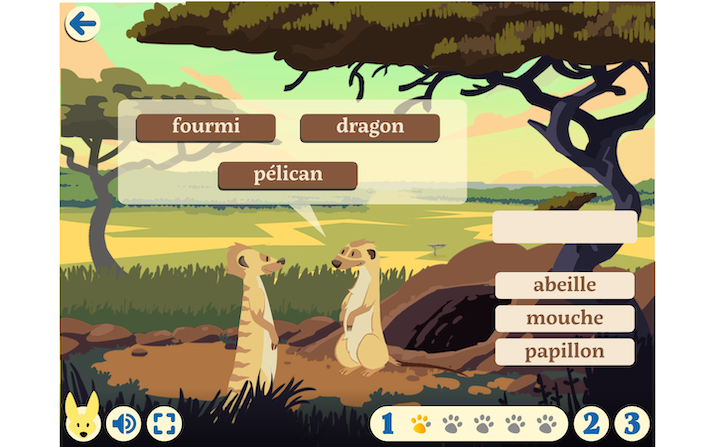Click the empty answer box
This screenshot has width=715, height=447.
pyautogui.click(x=564, y=227)
